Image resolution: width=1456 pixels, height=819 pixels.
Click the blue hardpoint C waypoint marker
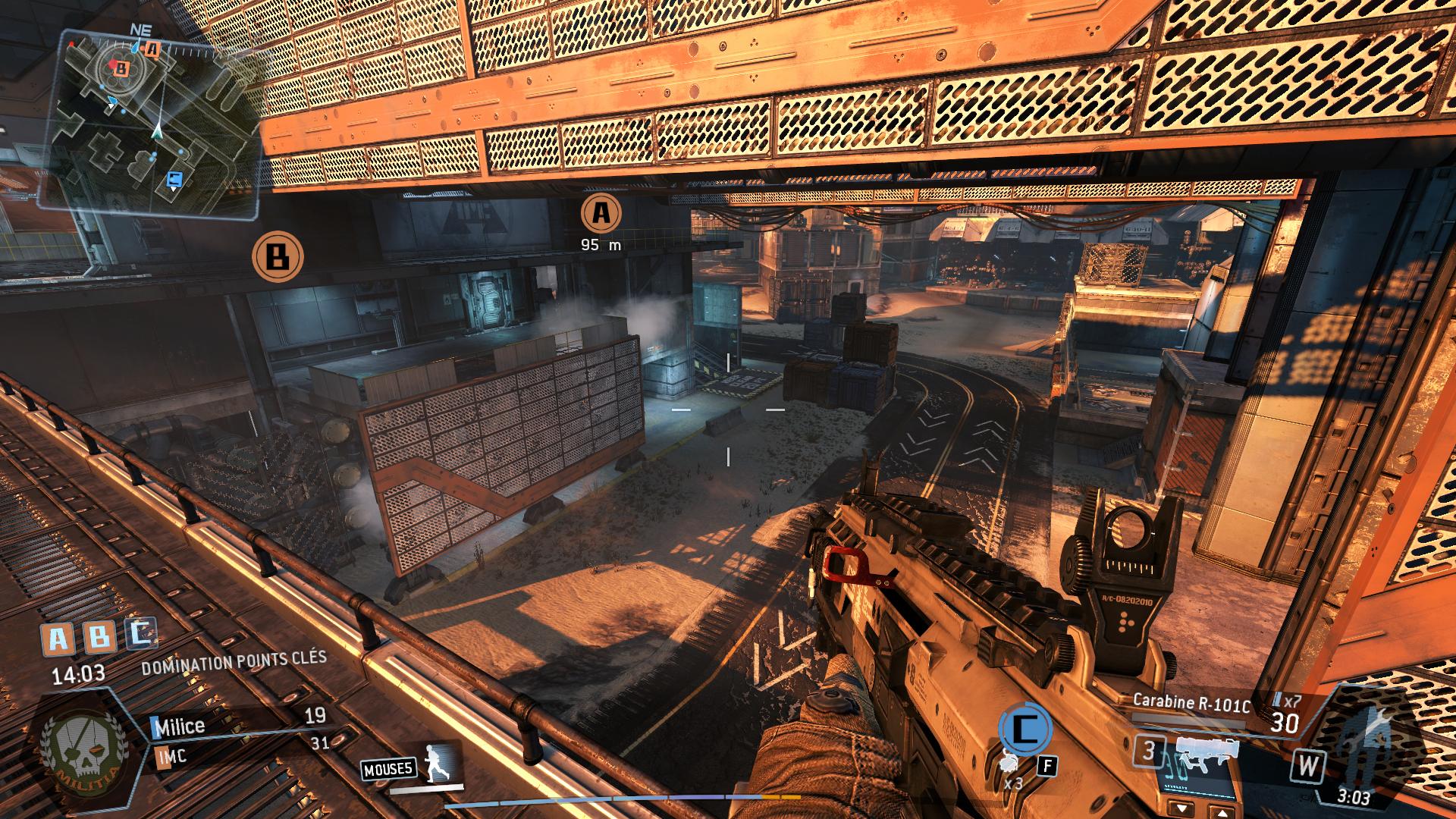1025,731
